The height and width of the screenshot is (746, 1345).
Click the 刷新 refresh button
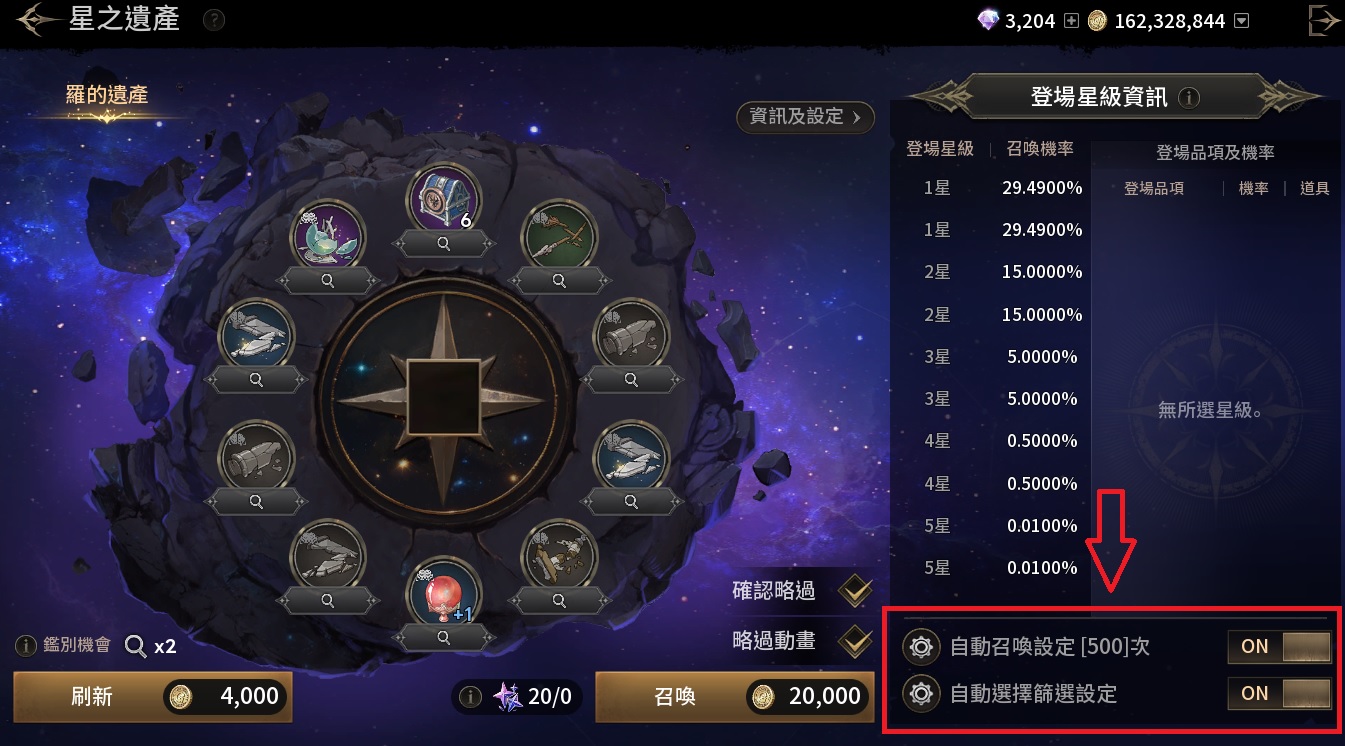coord(152,697)
